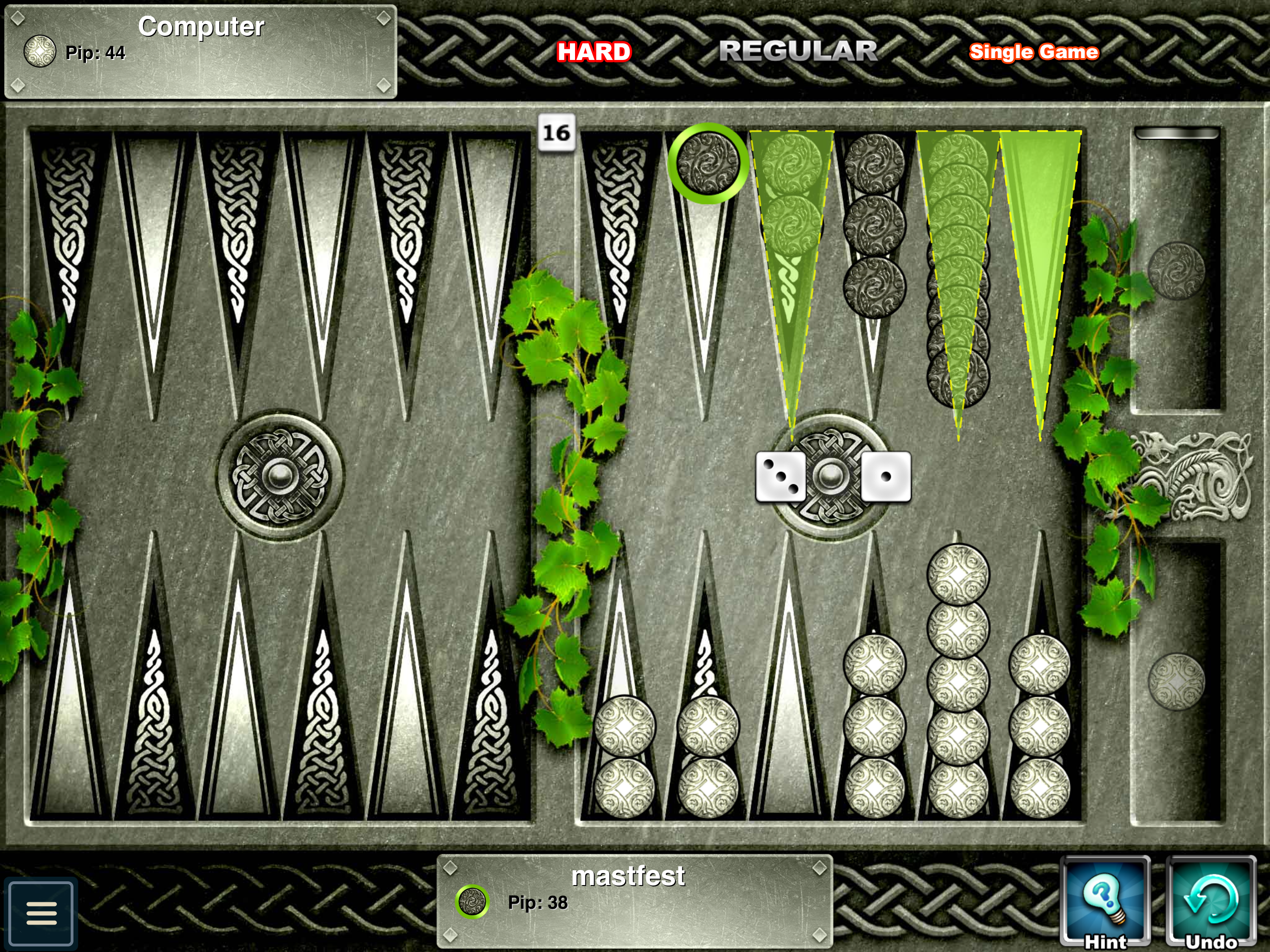
Task: Click the die showing one
Action: (x=886, y=476)
